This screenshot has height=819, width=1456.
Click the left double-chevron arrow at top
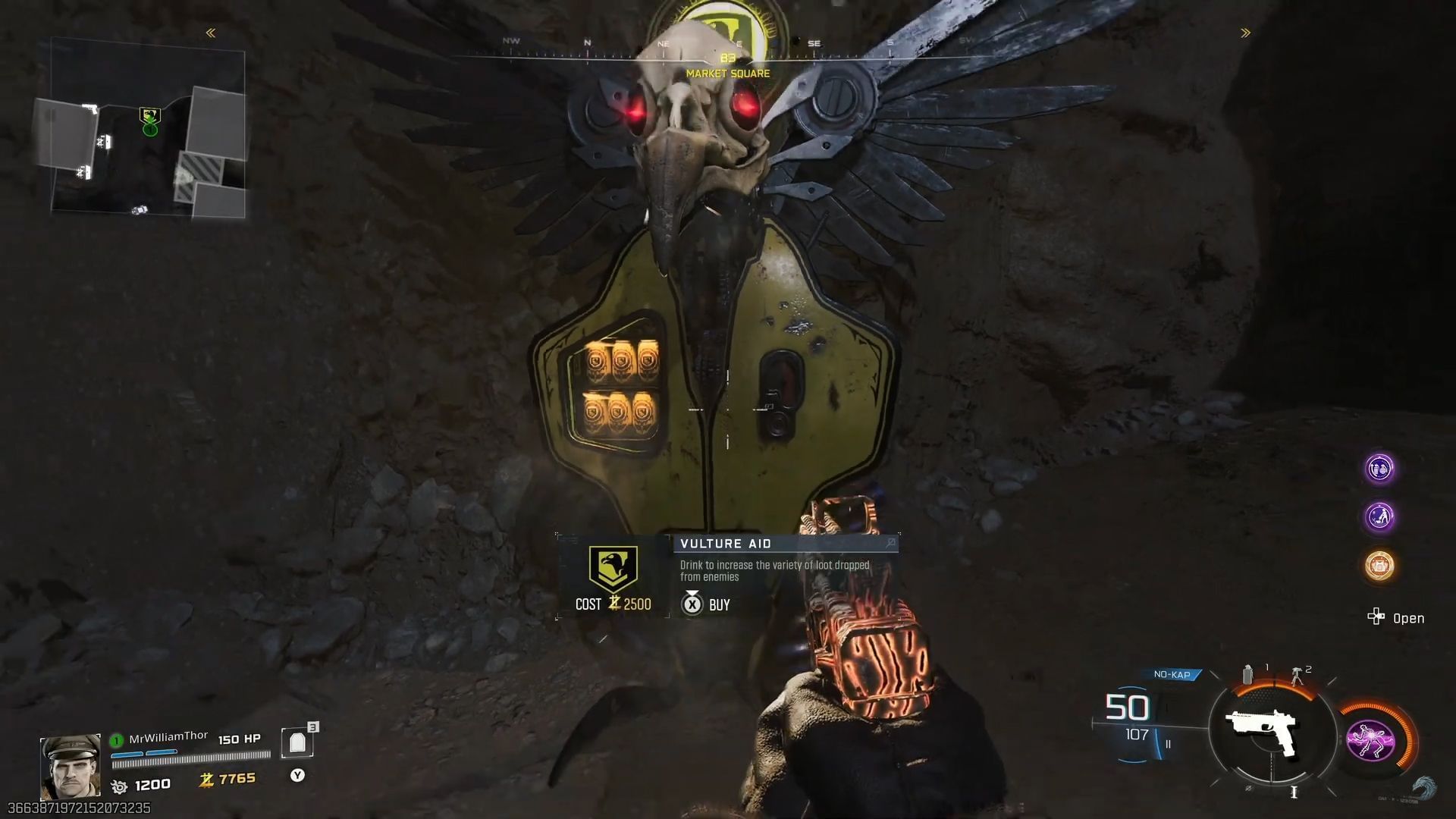click(x=211, y=33)
